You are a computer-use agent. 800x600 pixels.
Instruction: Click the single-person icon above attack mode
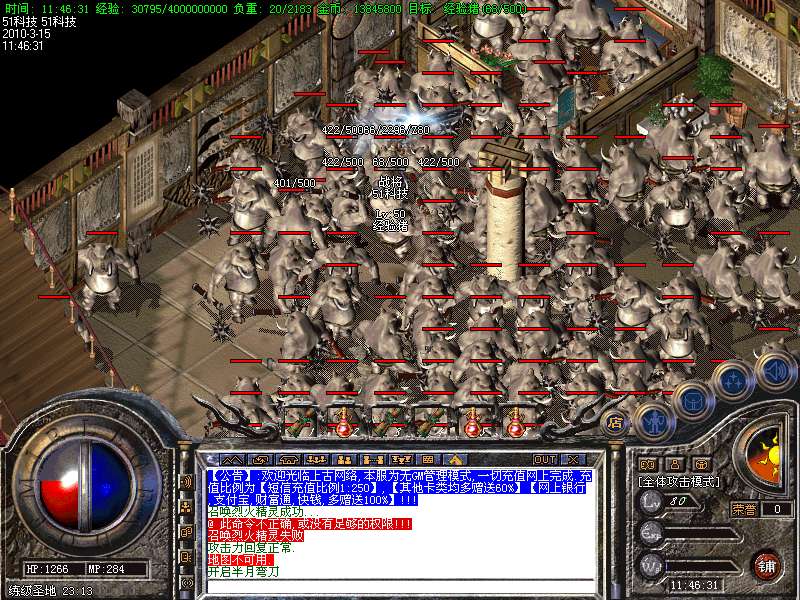click(673, 464)
